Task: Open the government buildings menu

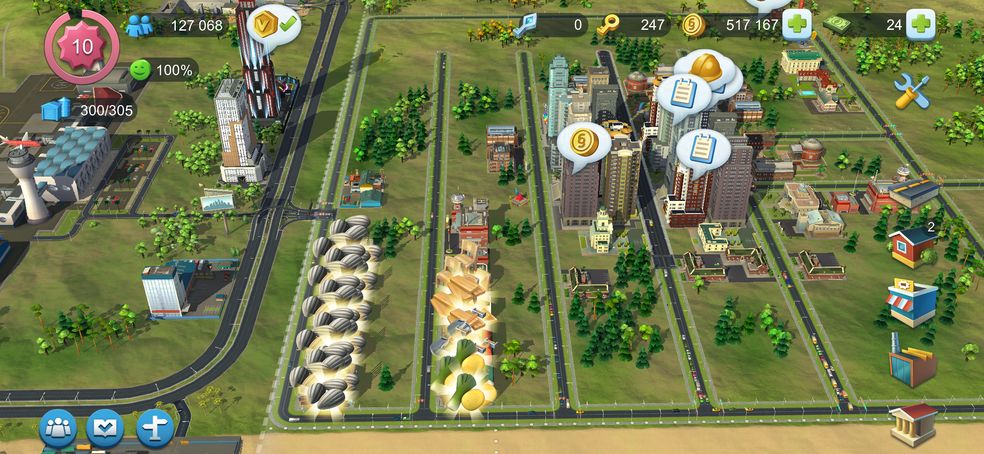Action: point(914,424)
